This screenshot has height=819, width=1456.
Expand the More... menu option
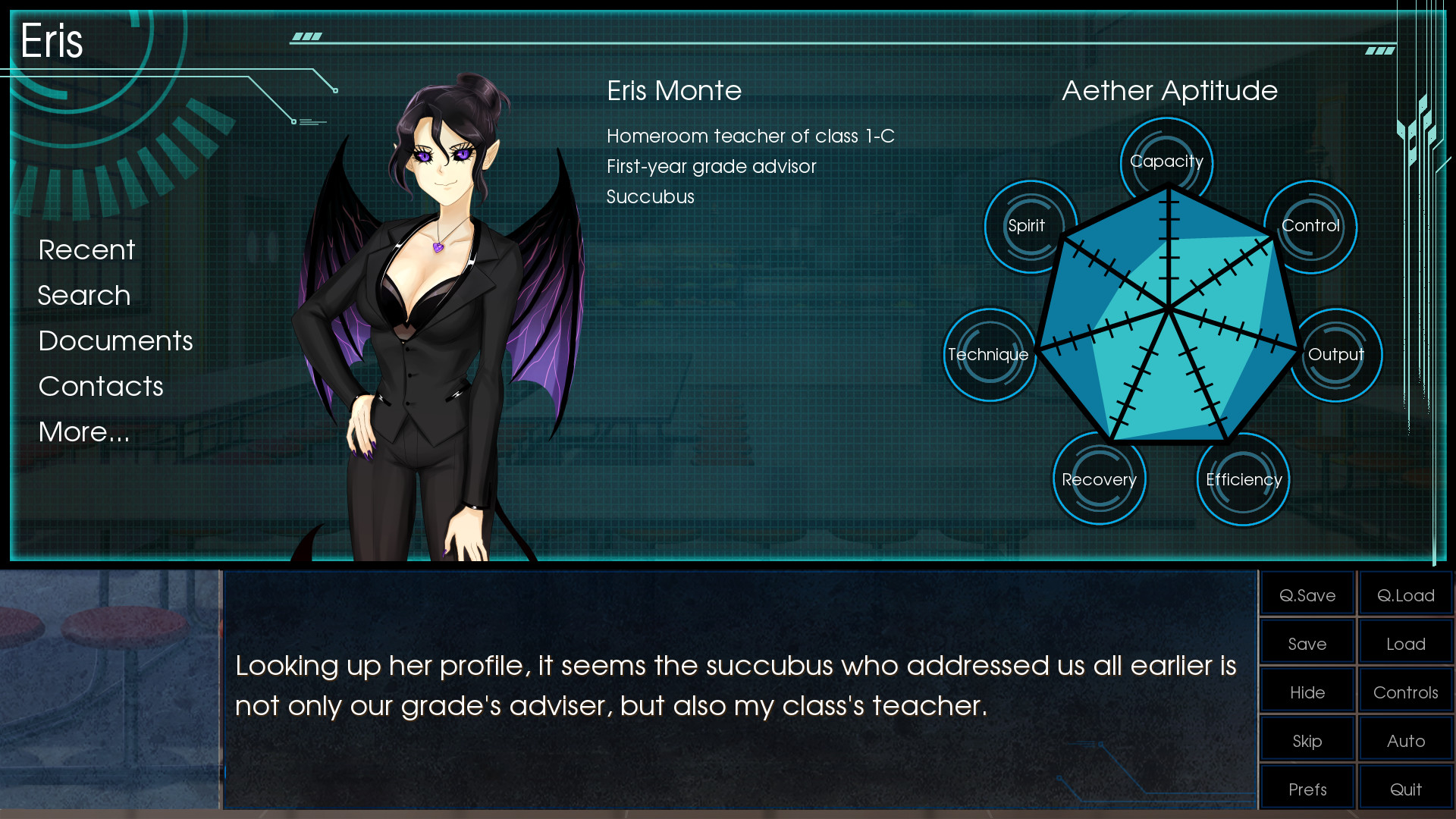click(x=83, y=431)
